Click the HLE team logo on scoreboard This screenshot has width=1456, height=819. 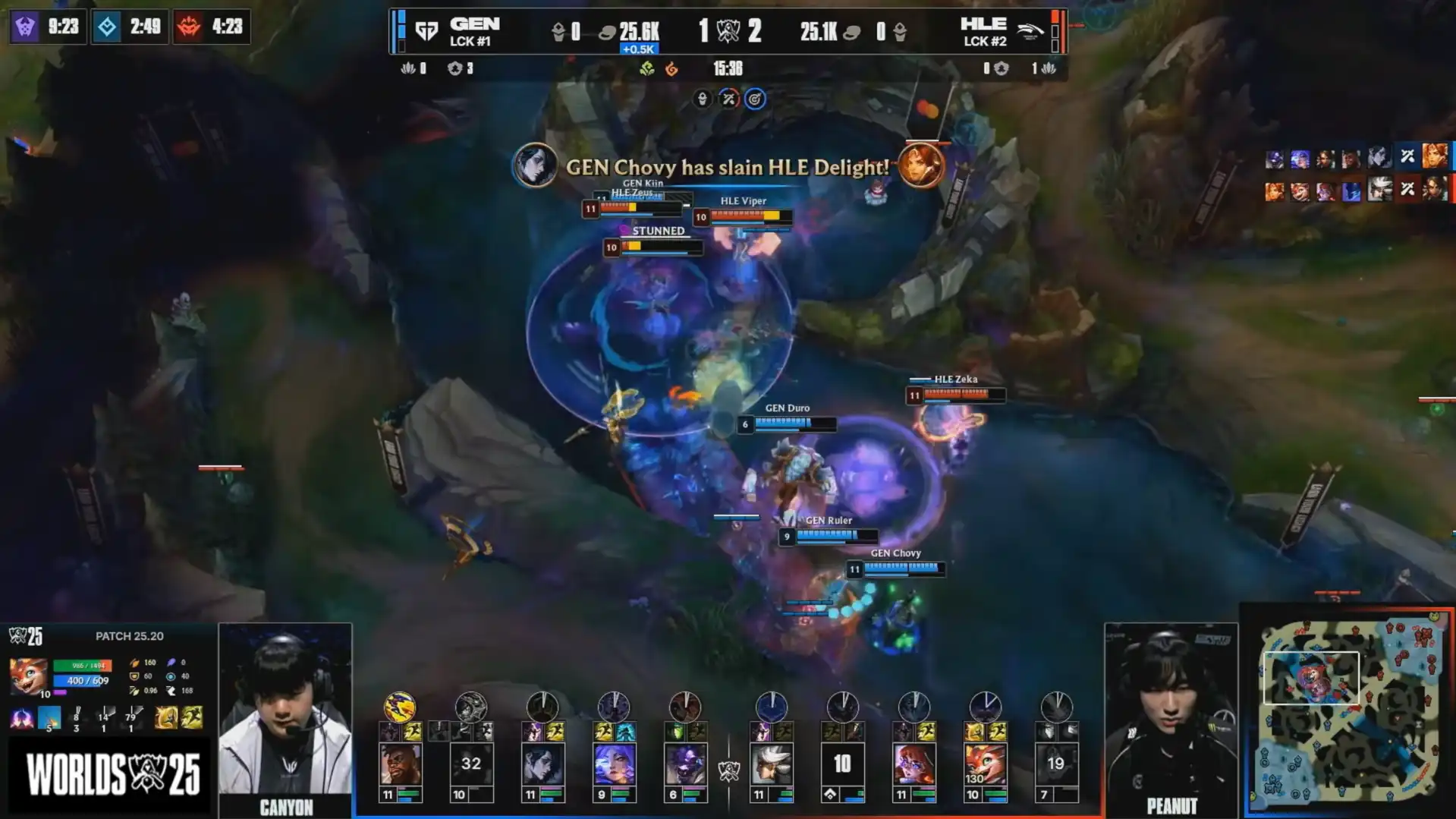tap(1029, 31)
